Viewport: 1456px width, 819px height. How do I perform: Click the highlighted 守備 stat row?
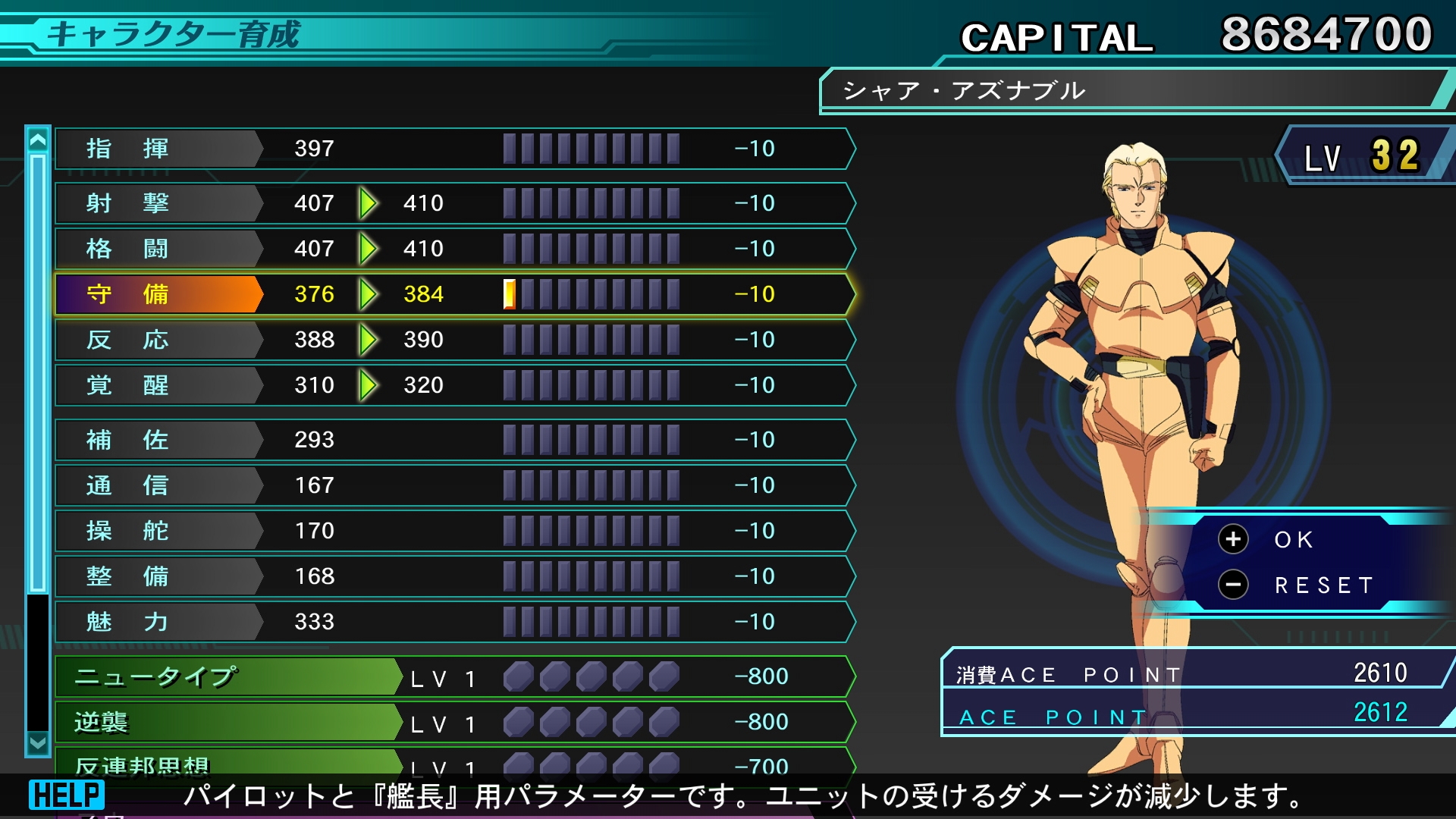coord(455,294)
